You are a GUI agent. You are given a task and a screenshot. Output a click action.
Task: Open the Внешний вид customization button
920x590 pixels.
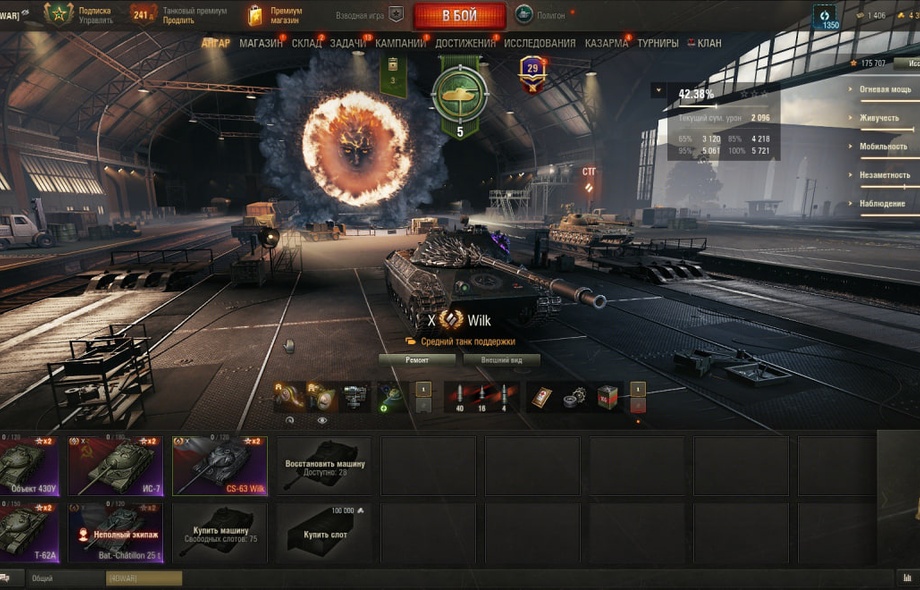click(x=501, y=359)
